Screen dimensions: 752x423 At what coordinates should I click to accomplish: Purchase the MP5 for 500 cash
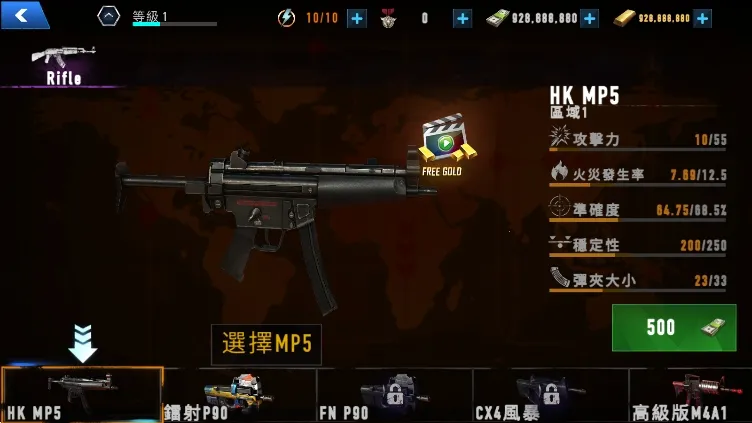(681, 327)
